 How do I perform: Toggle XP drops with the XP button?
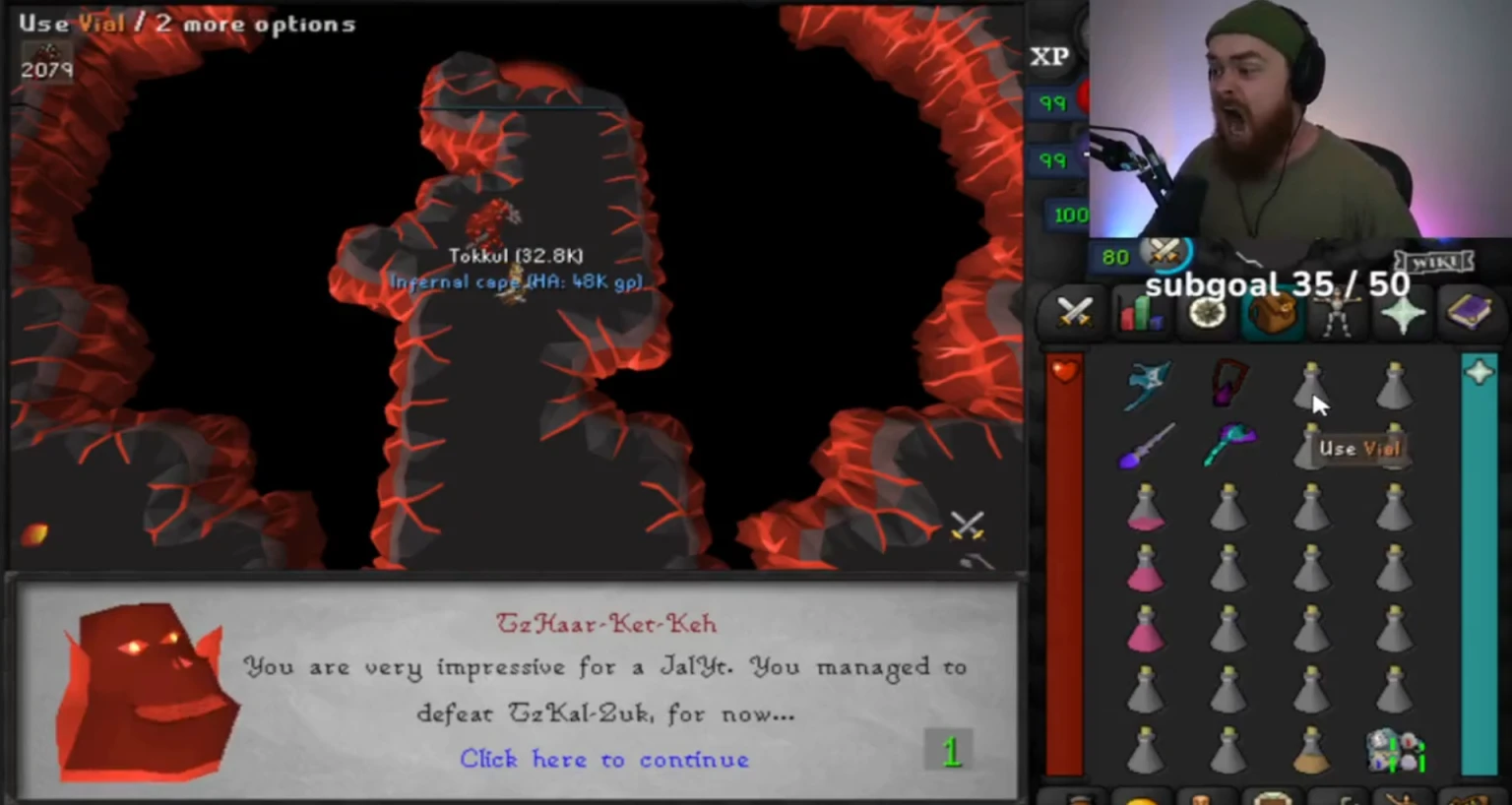[x=1049, y=56]
